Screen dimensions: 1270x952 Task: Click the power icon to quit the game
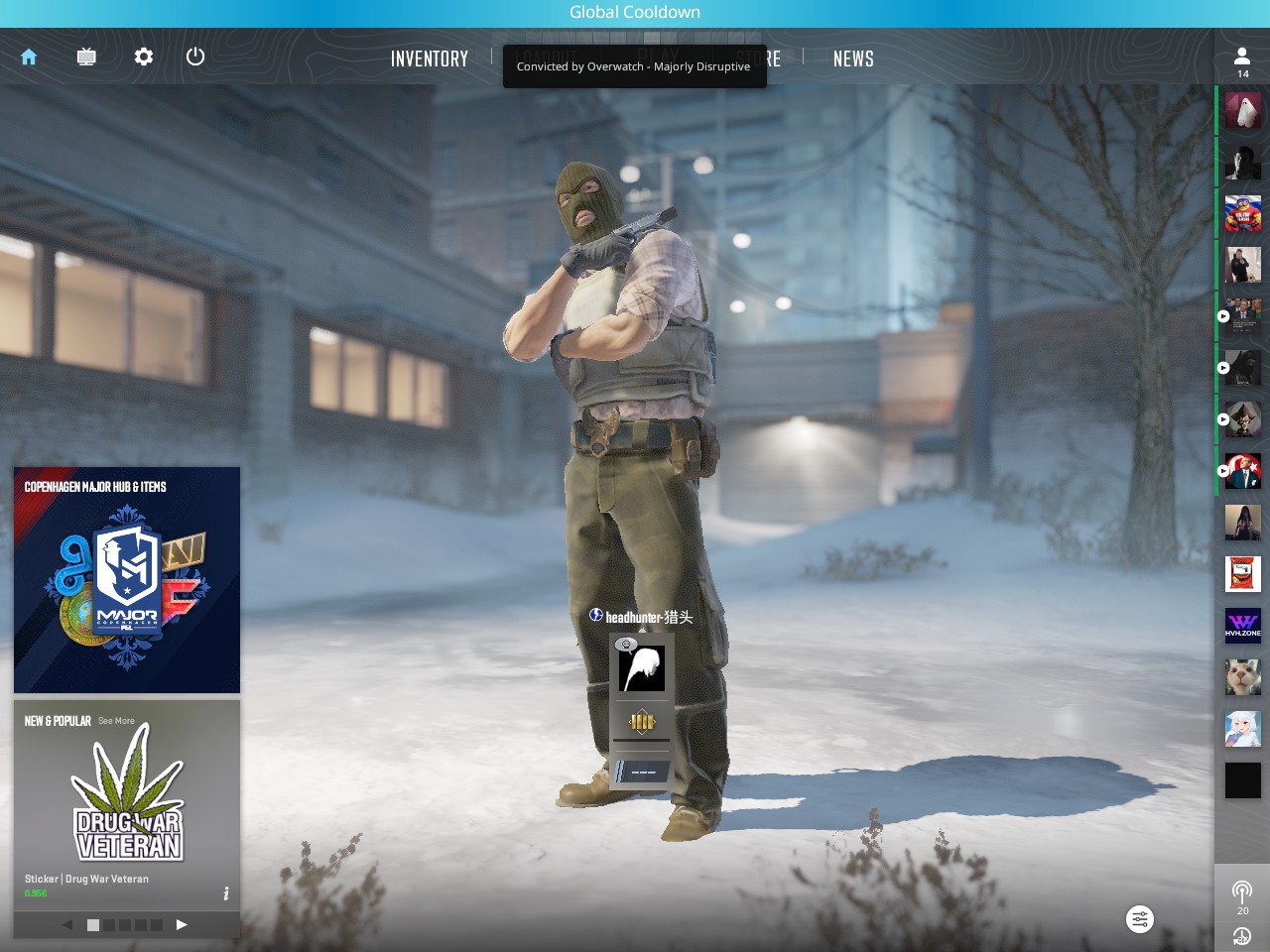pyautogui.click(x=194, y=57)
